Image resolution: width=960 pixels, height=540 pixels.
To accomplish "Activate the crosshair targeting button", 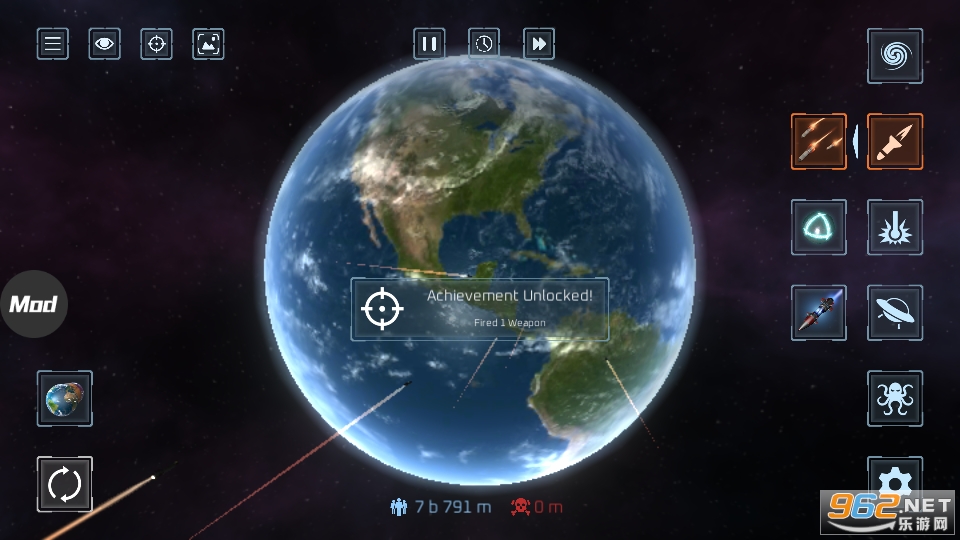I will 156,44.
